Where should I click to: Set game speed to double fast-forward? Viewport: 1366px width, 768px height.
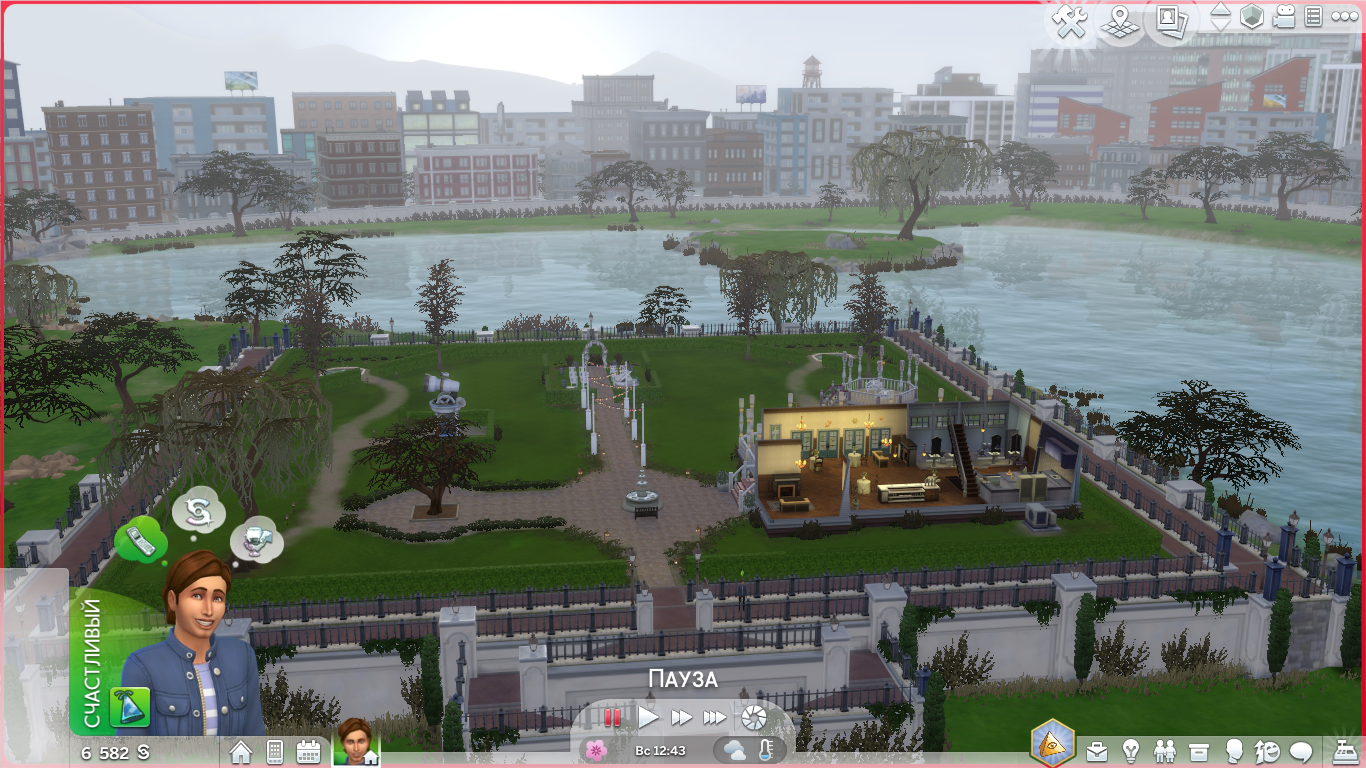[x=681, y=717]
